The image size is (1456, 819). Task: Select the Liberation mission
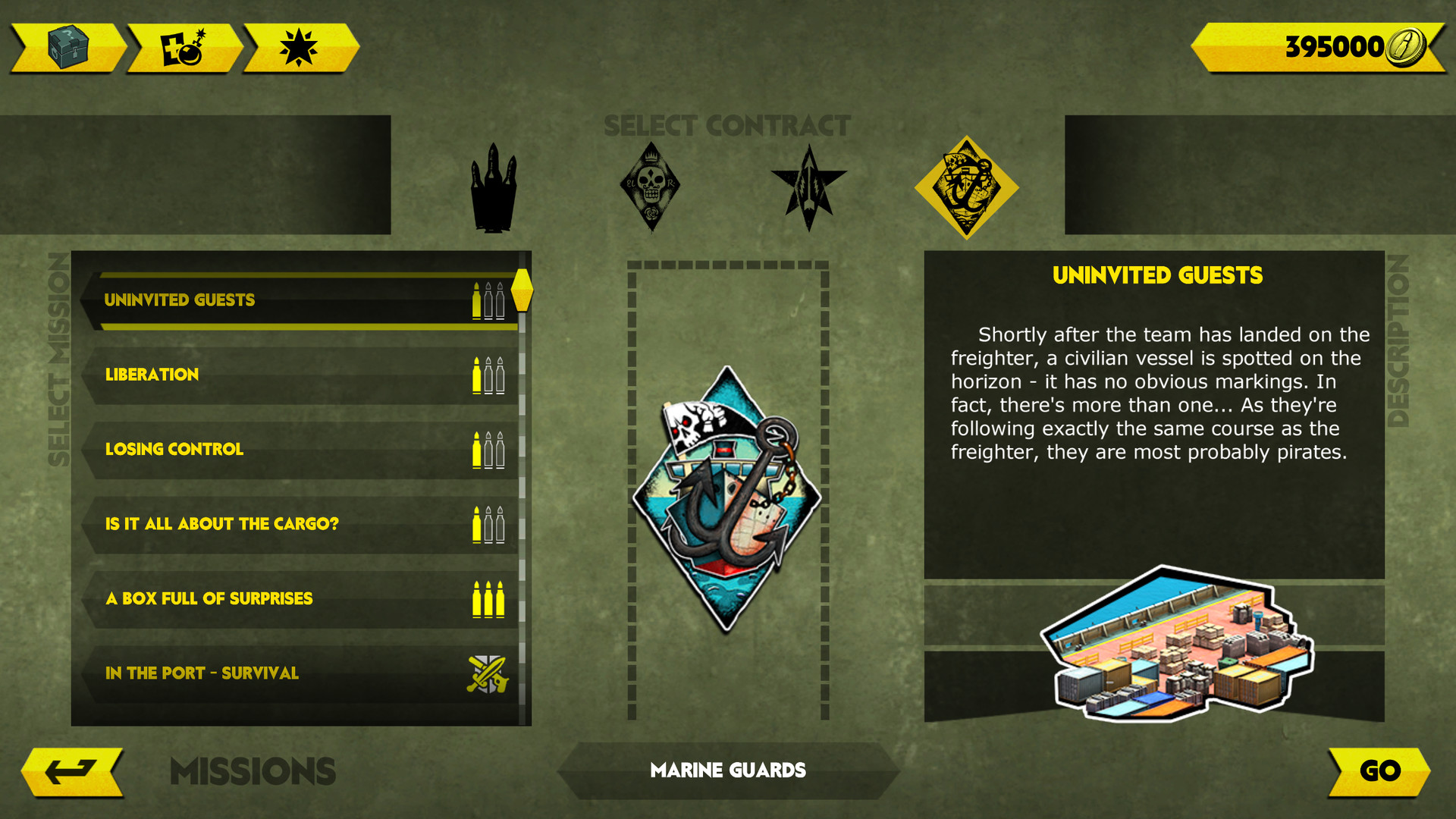click(227, 374)
